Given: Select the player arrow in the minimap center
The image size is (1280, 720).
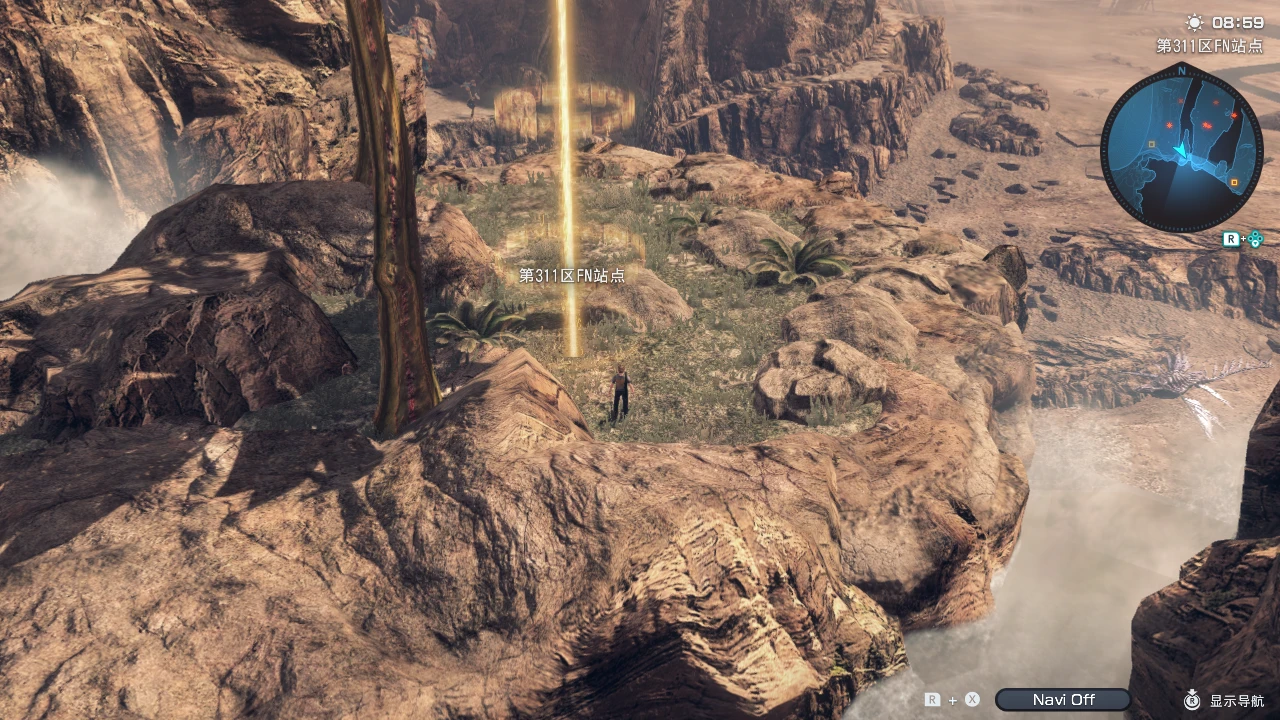Looking at the screenshot, I should [x=1181, y=151].
